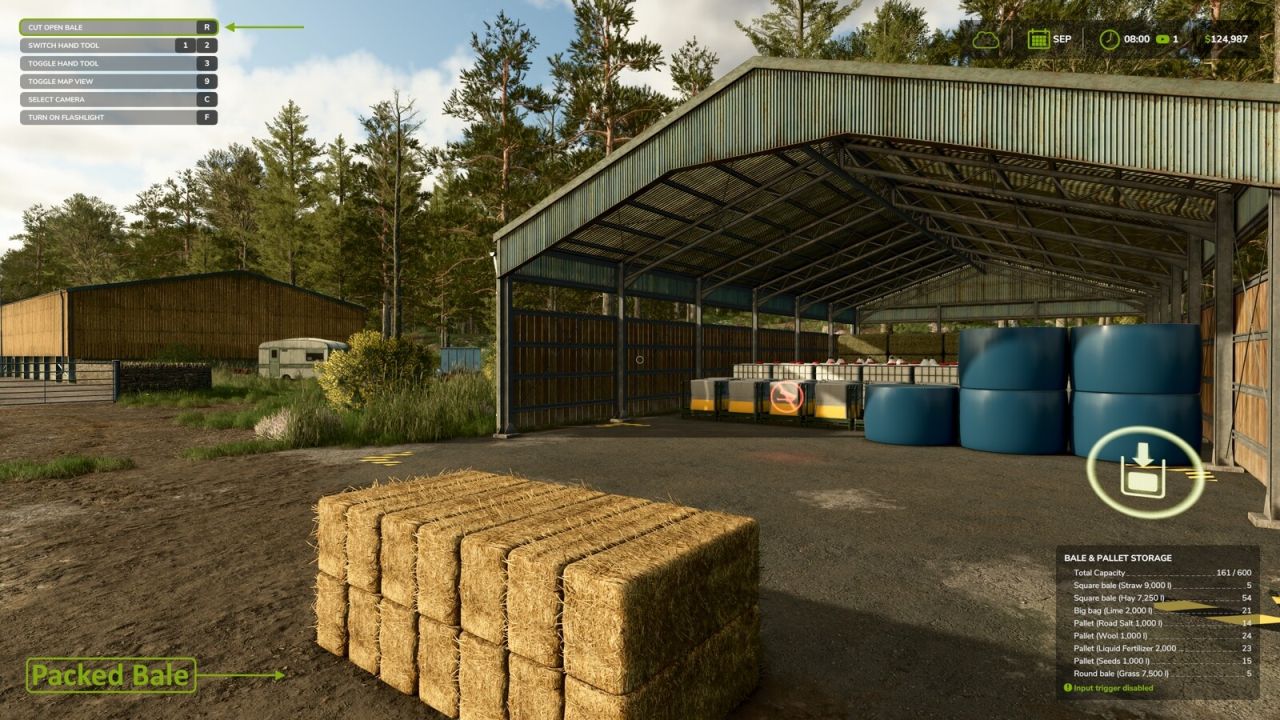Toggle the map view with the 9 keybind entry
1280x720 pixels.
pyautogui.click(x=115, y=81)
